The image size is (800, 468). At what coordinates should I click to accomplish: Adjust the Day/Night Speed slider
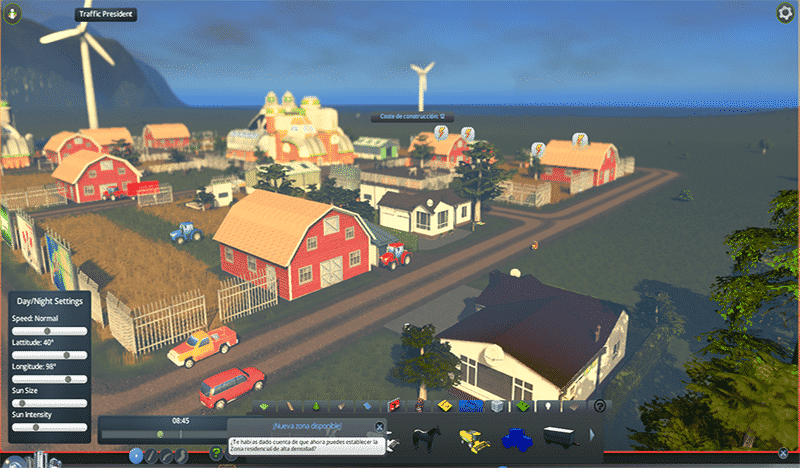pyautogui.click(x=48, y=331)
